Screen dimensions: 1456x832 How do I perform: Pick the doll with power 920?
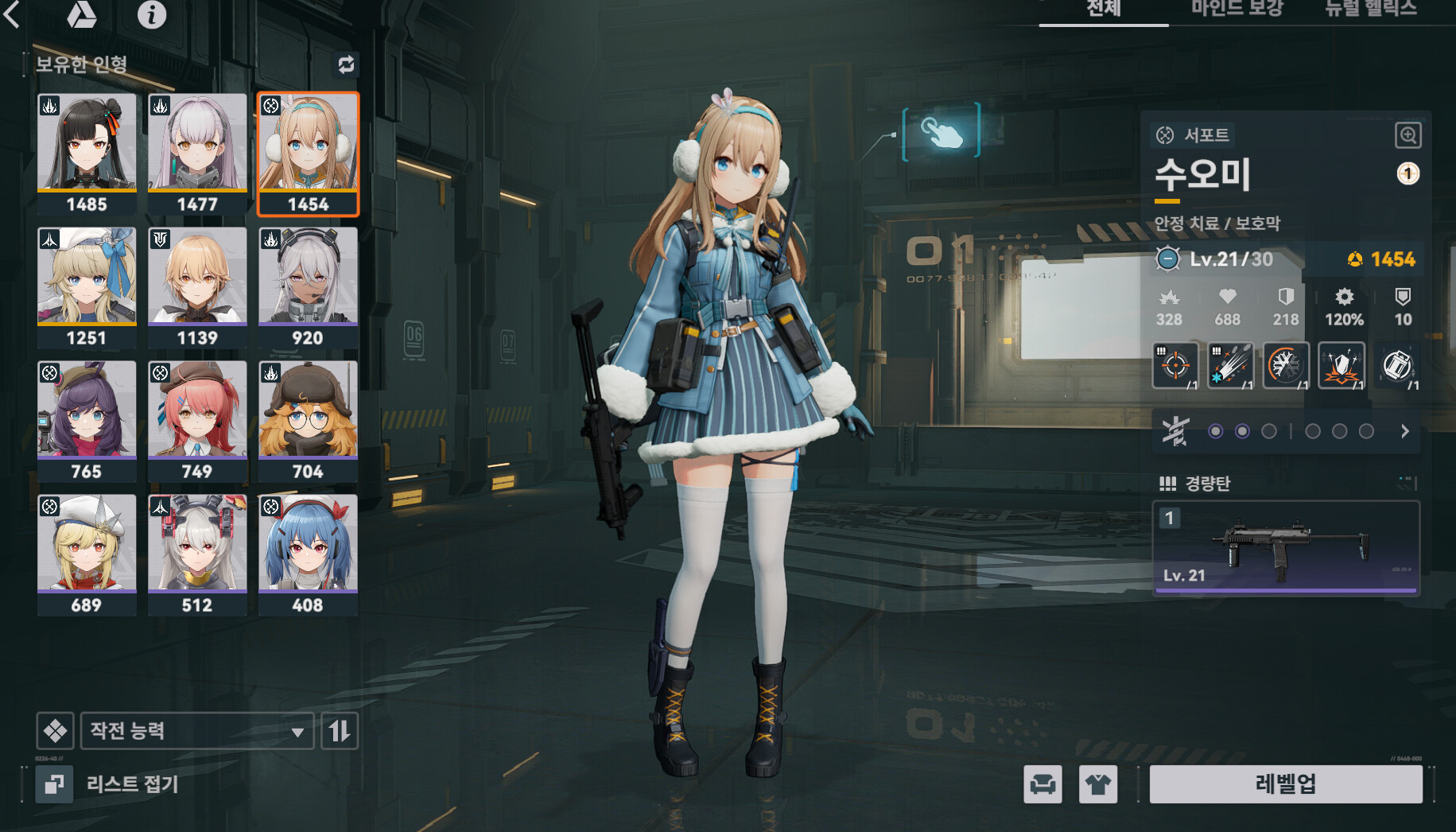[x=308, y=287]
